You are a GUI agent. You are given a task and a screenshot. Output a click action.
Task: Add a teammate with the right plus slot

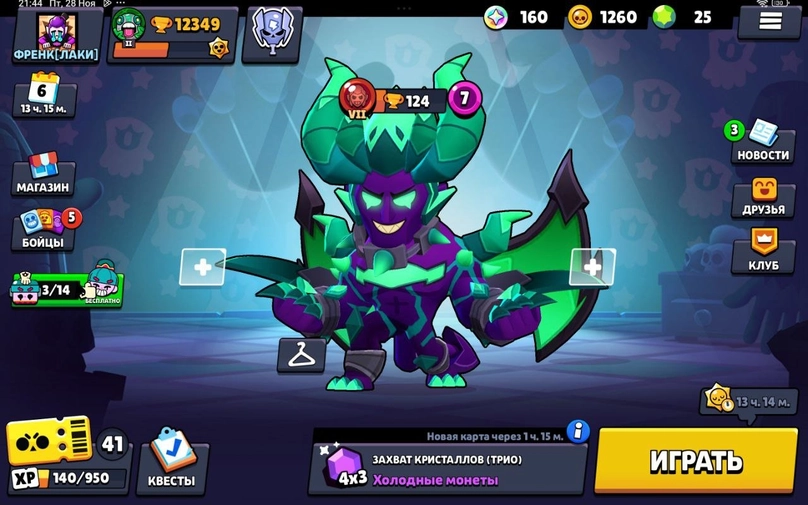(x=592, y=267)
